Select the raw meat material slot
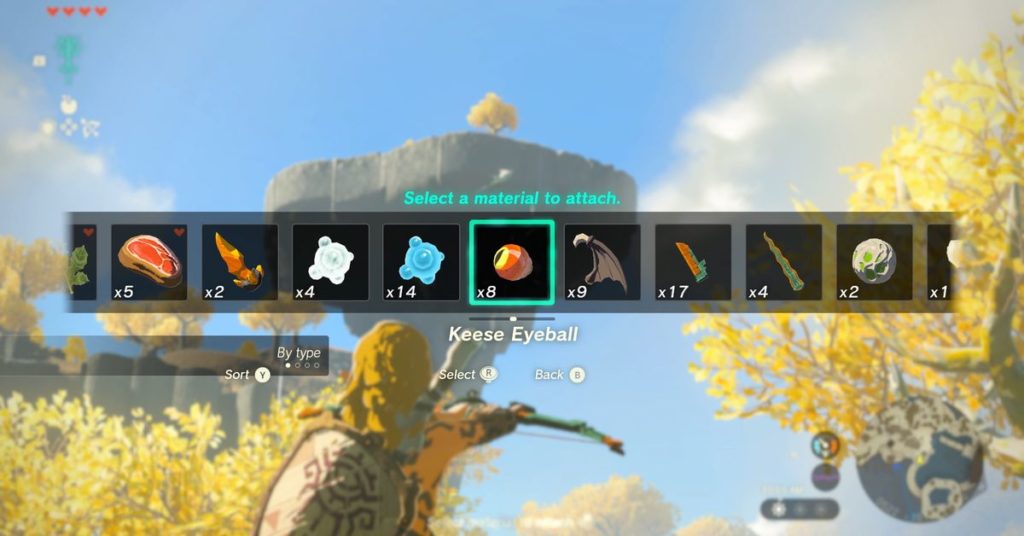The height and width of the screenshot is (536, 1024). 149,262
